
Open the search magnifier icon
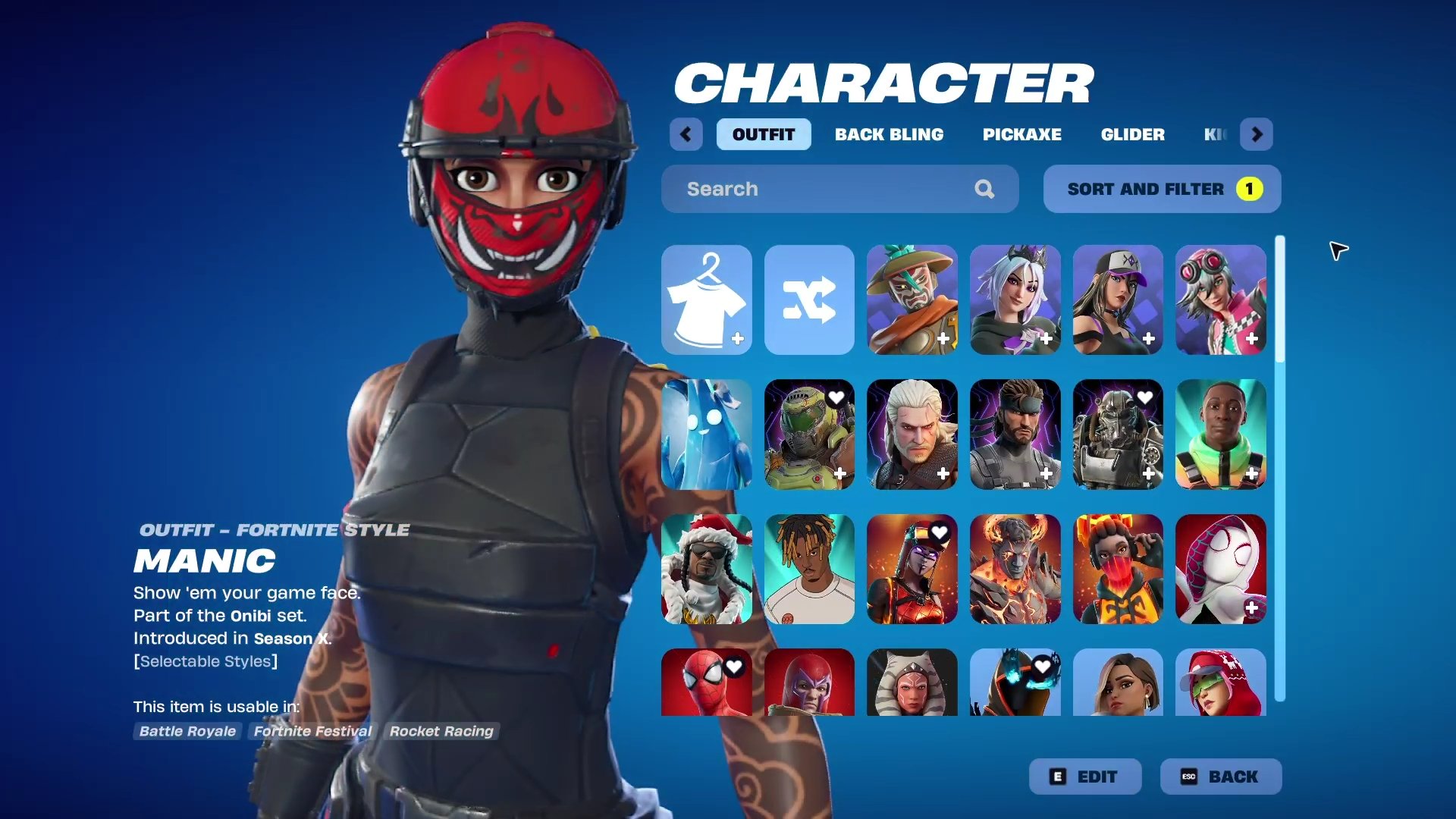(984, 189)
